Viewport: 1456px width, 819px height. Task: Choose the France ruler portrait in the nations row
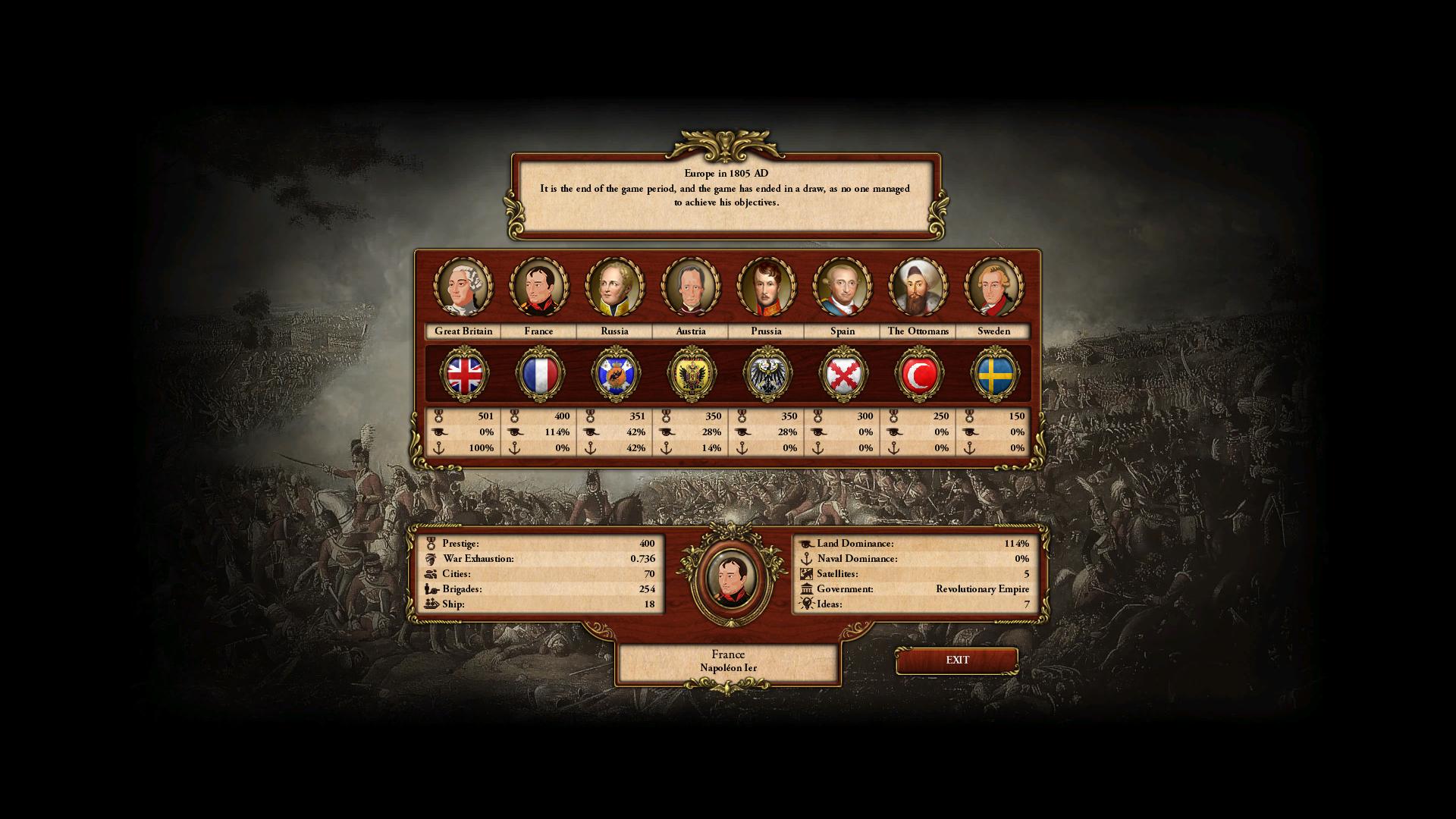click(539, 287)
